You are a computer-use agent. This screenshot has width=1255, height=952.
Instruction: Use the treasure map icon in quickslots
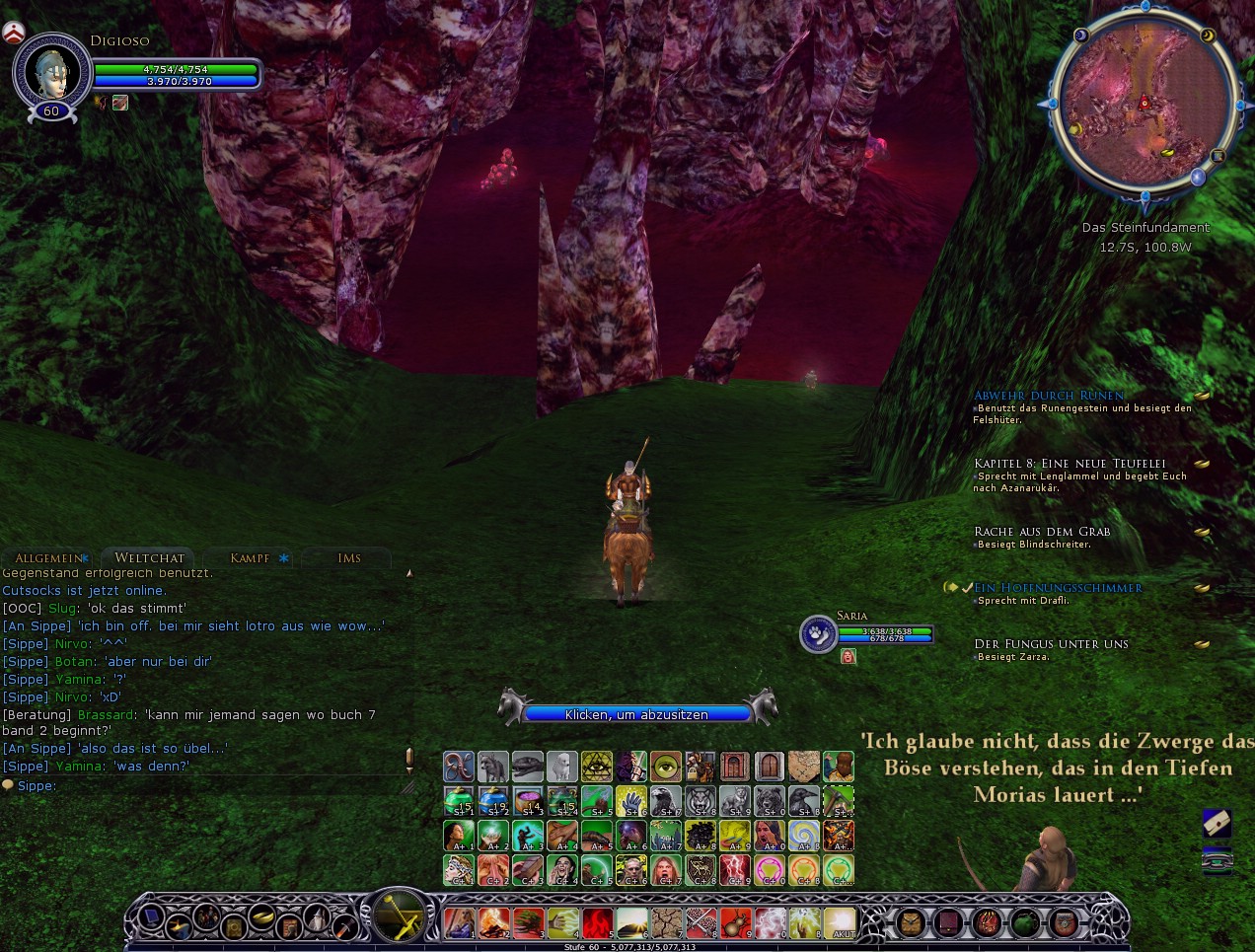pyautogui.click(x=804, y=766)
